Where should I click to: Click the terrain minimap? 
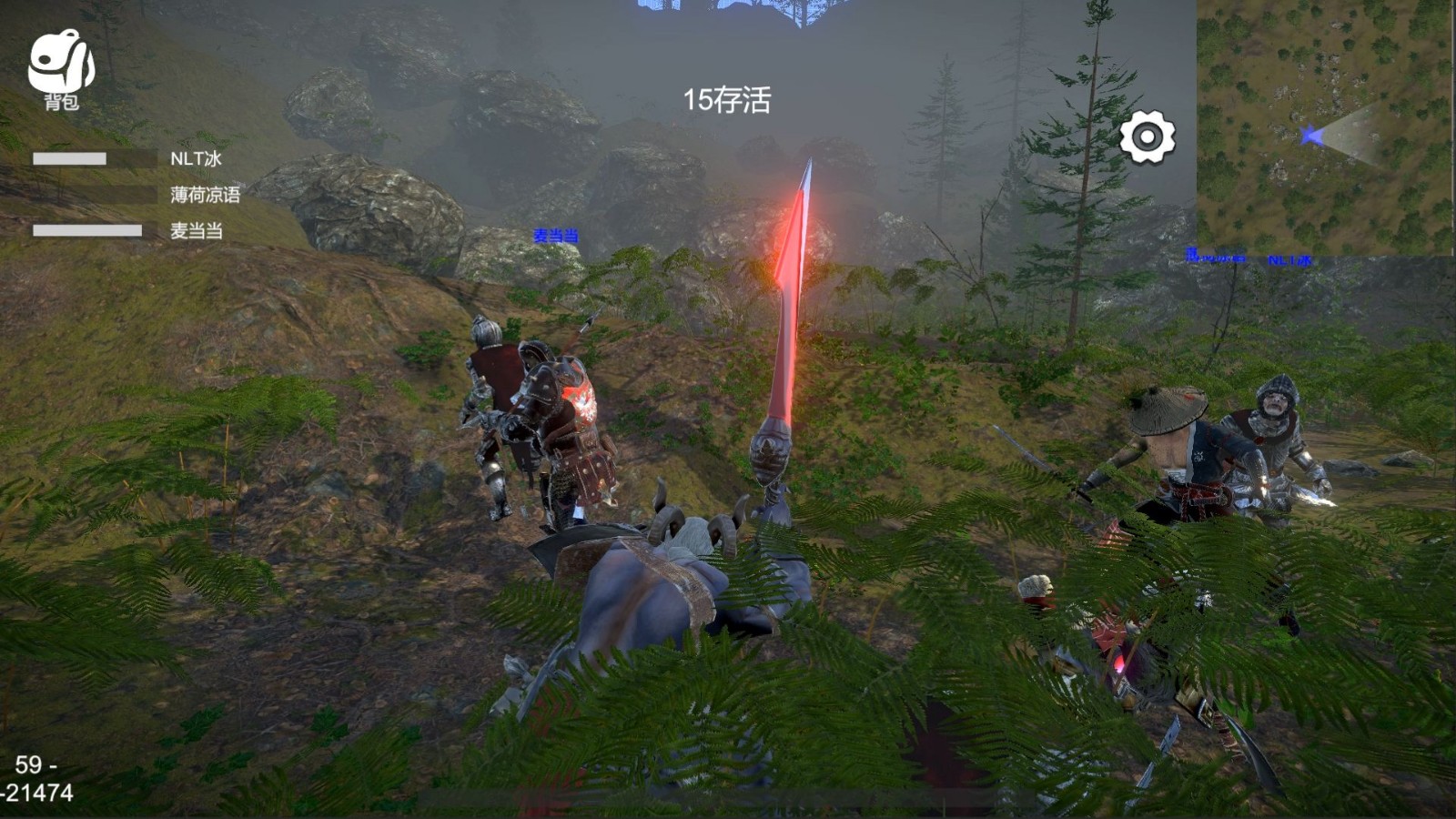1325,127
